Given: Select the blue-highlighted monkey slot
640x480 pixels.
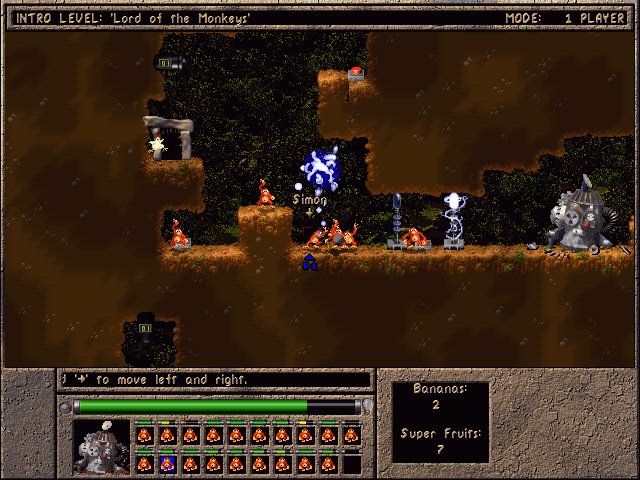Looking at the screenshot, I should (167, 464).
